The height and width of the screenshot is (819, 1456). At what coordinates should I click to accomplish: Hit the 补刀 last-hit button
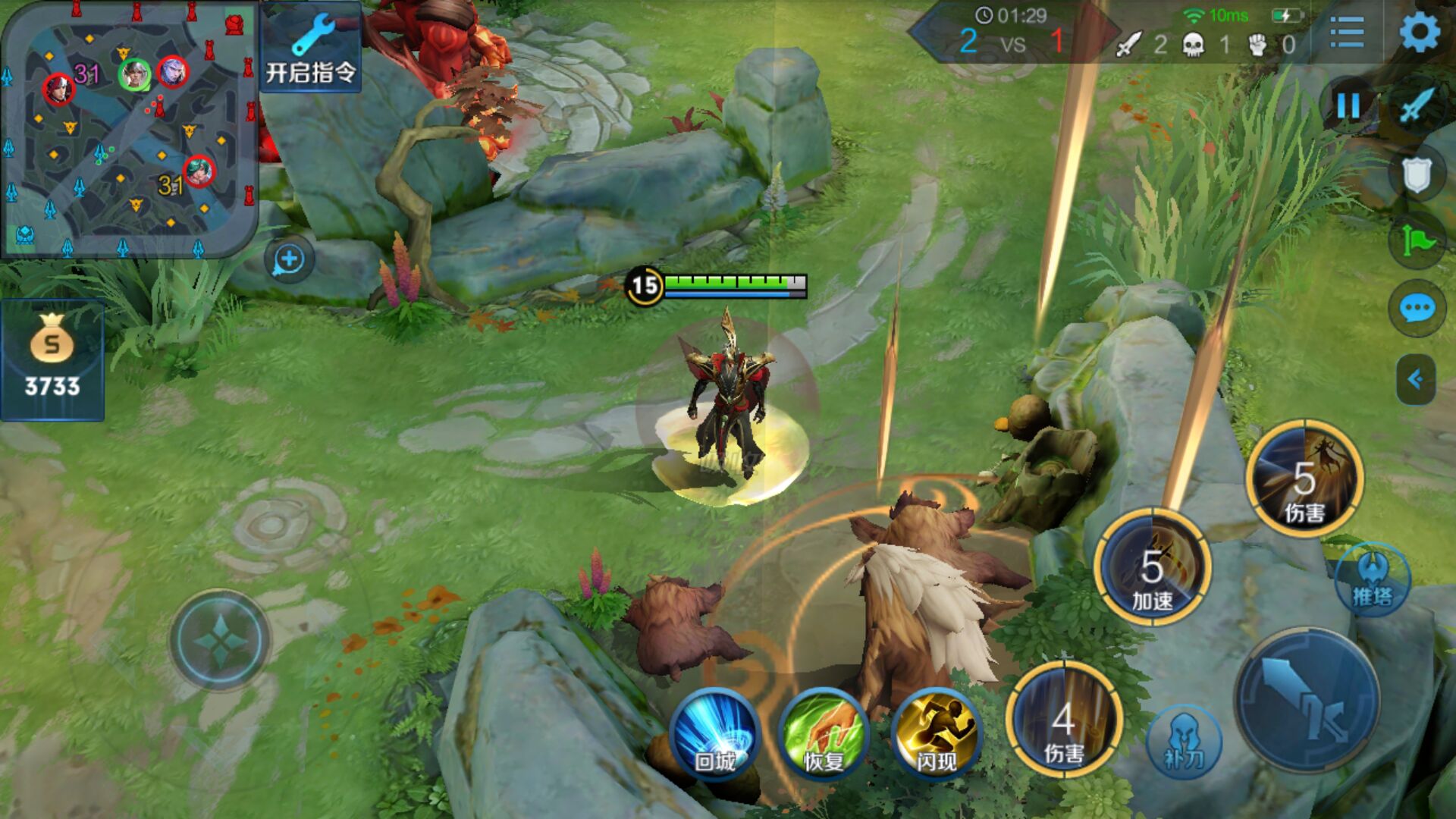(x=1184, y=742)
